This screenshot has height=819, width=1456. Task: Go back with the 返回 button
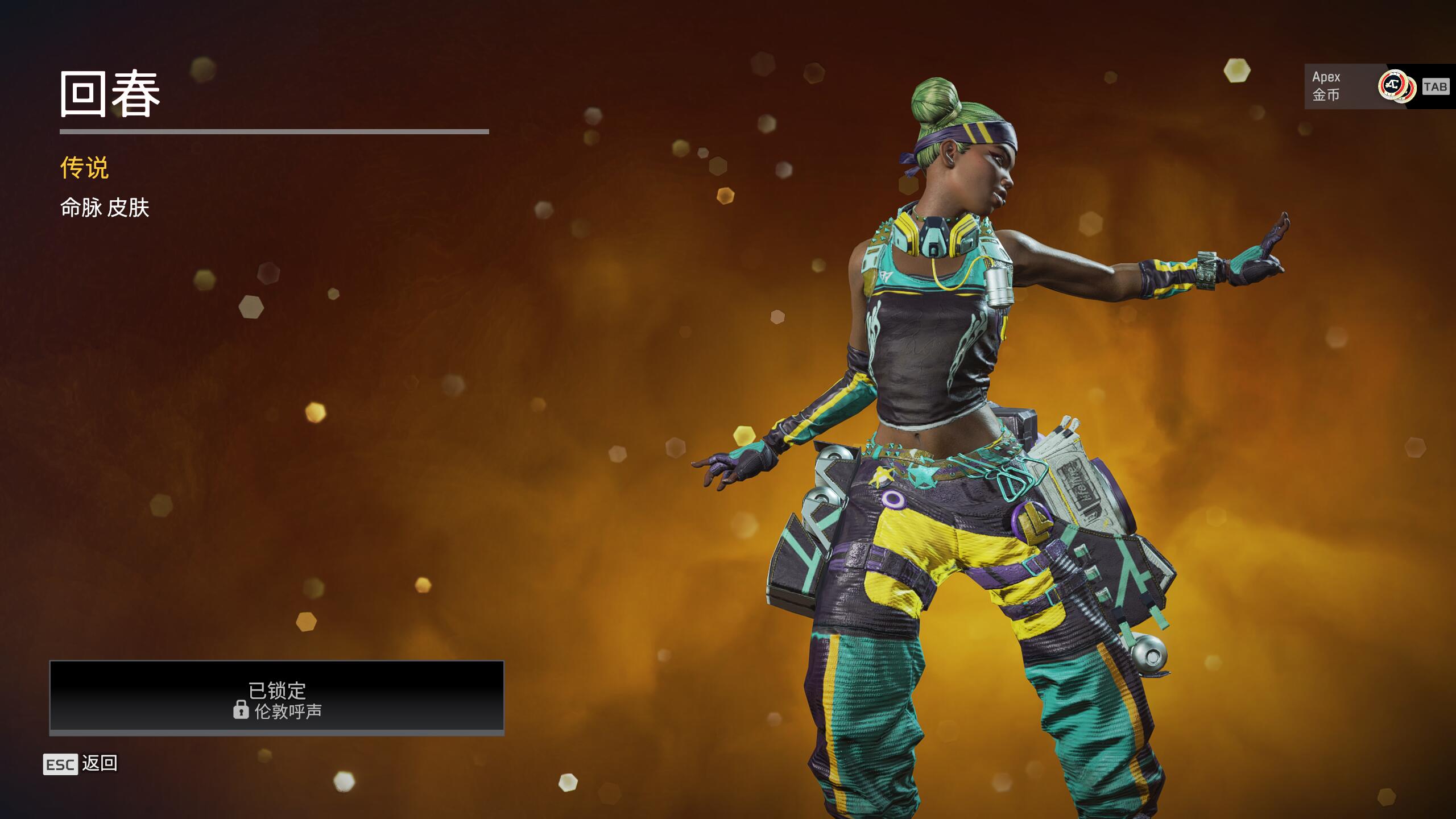(81, 764)
